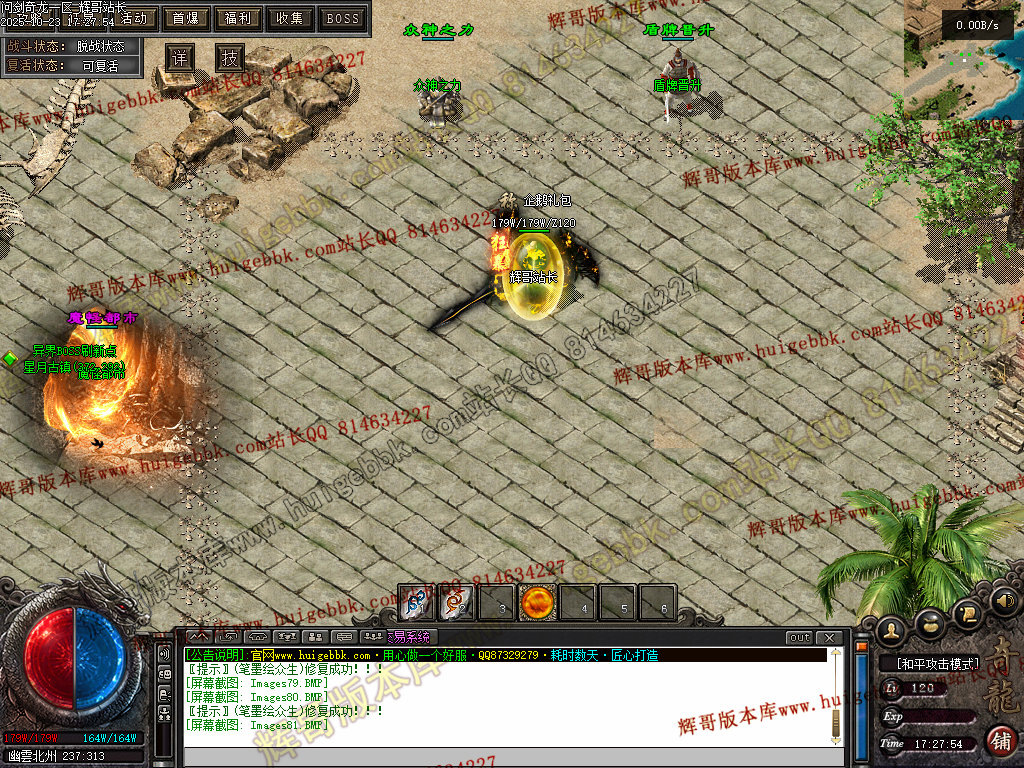Close the chat window with X
The height and width of the screenshot is (768, 1024).
click(x=829, y=637)
